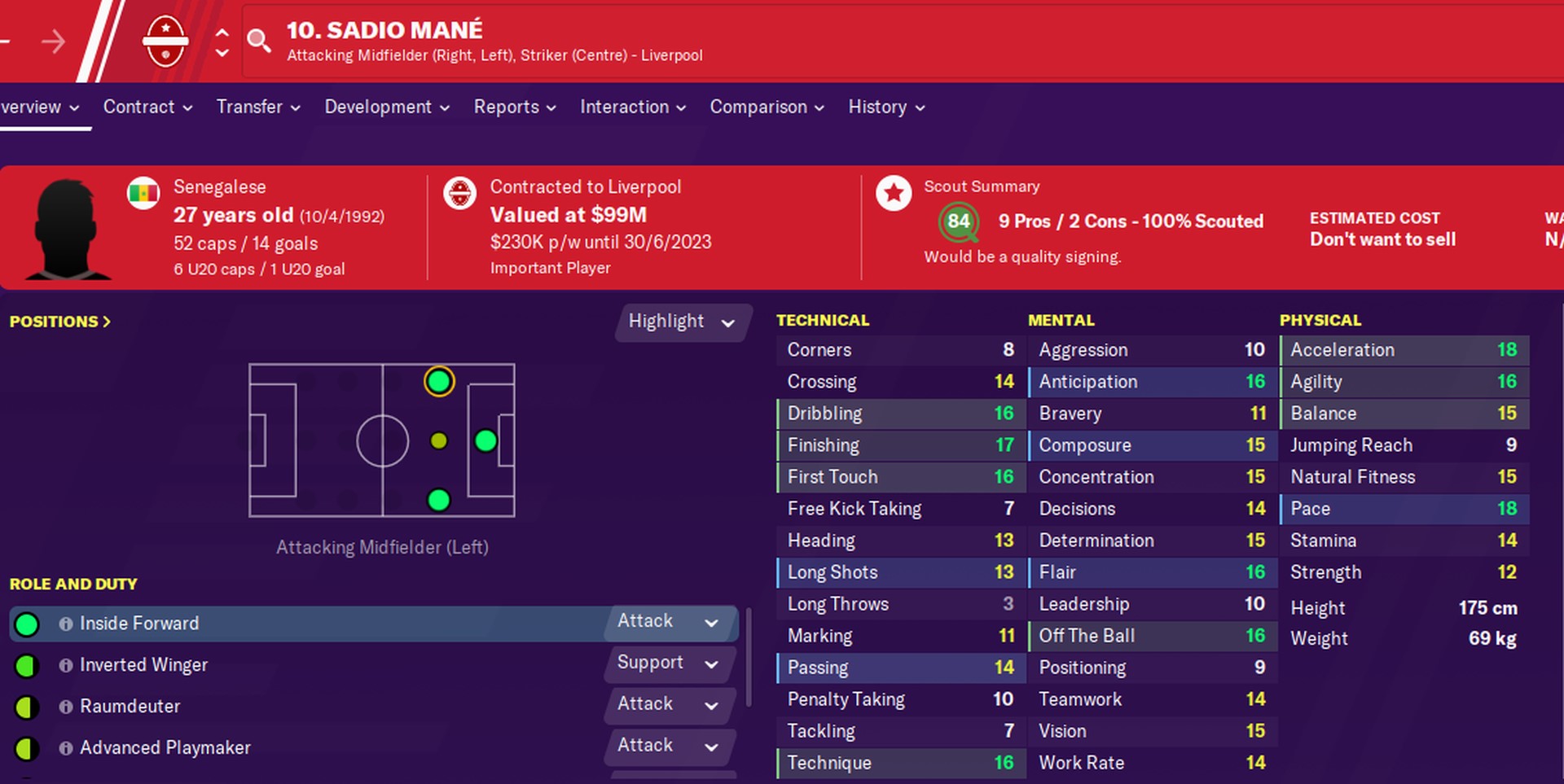Click the info icon beside Raumdeuter
The width and height of the screenshot is (1564, 784).
[x=65, y=707]
